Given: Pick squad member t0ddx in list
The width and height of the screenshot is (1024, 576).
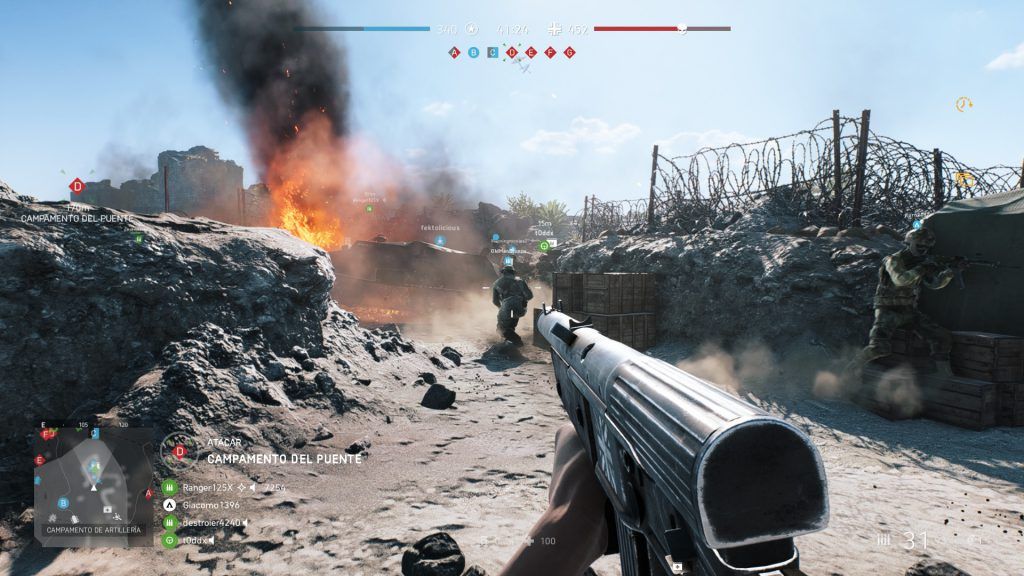Looking at the screenshot, I should [x=197, y=540].
